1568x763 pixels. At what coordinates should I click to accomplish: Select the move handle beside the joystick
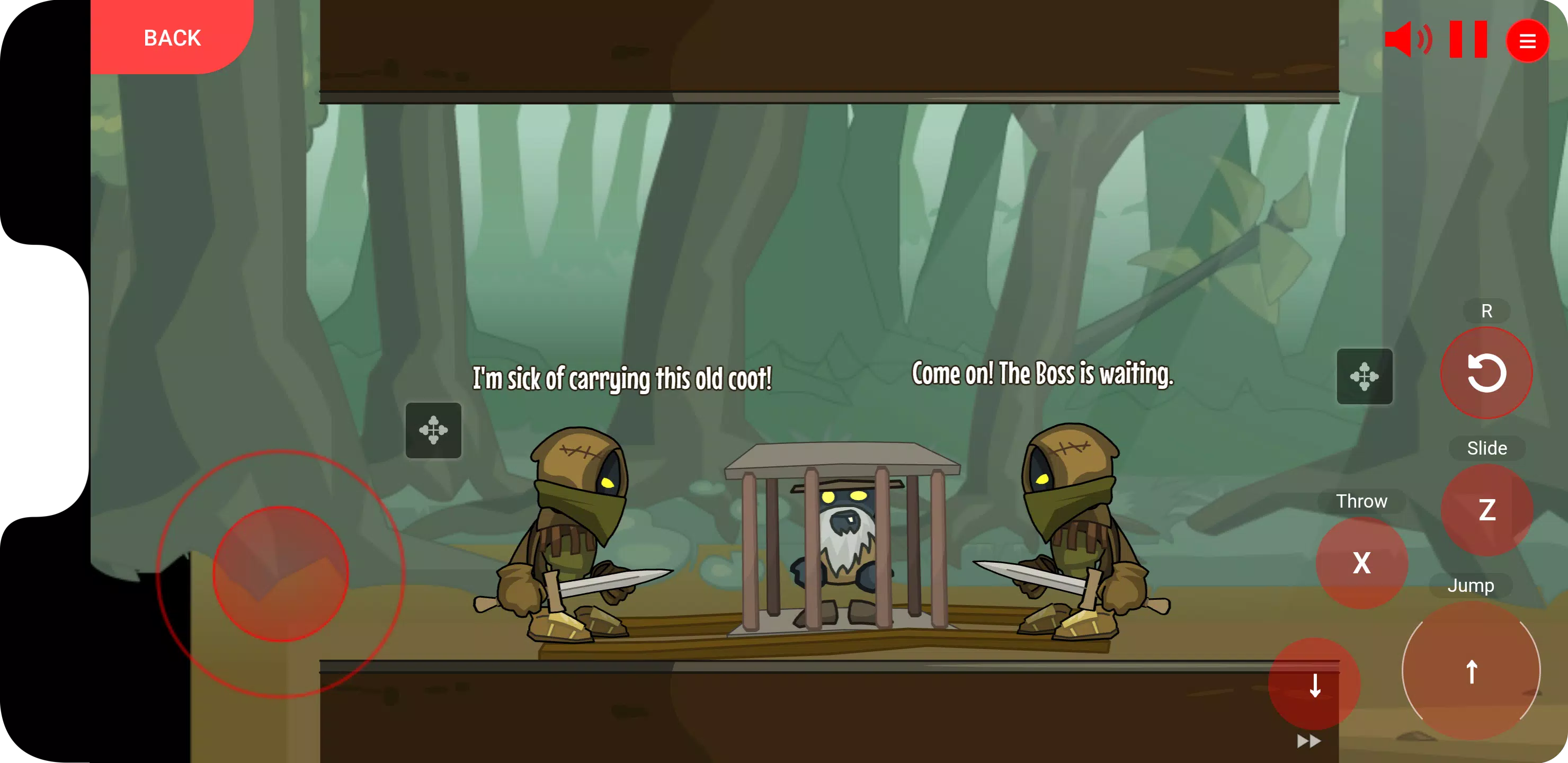point(433,430)
